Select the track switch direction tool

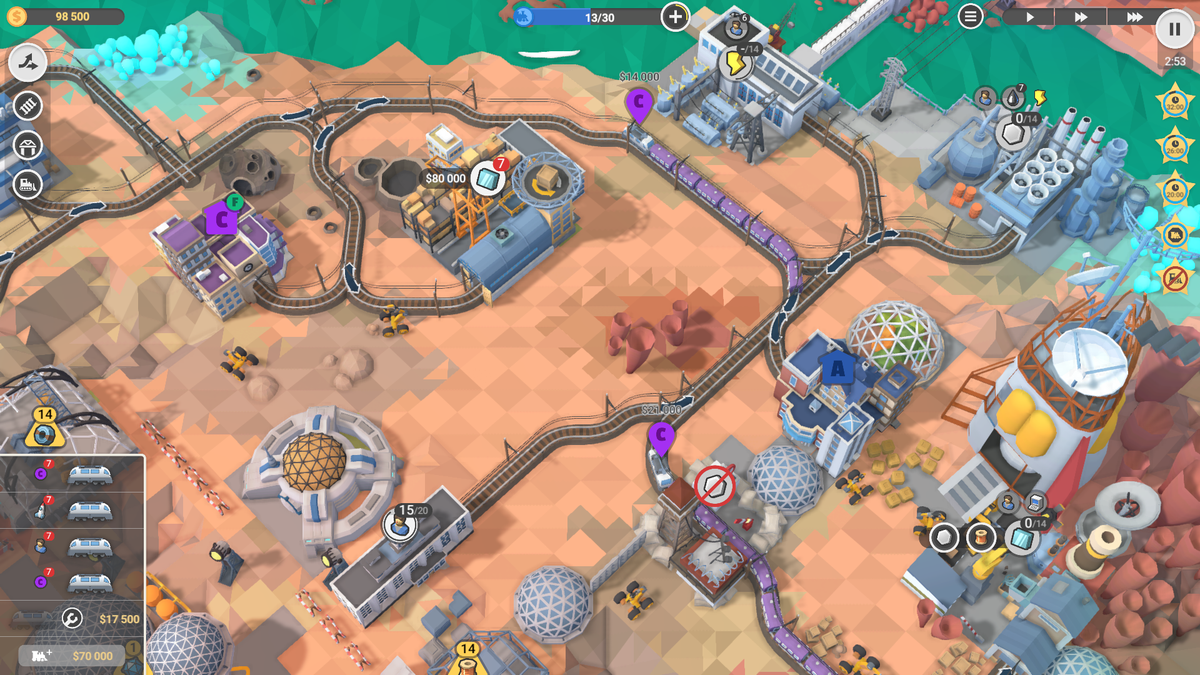point(29,63)
